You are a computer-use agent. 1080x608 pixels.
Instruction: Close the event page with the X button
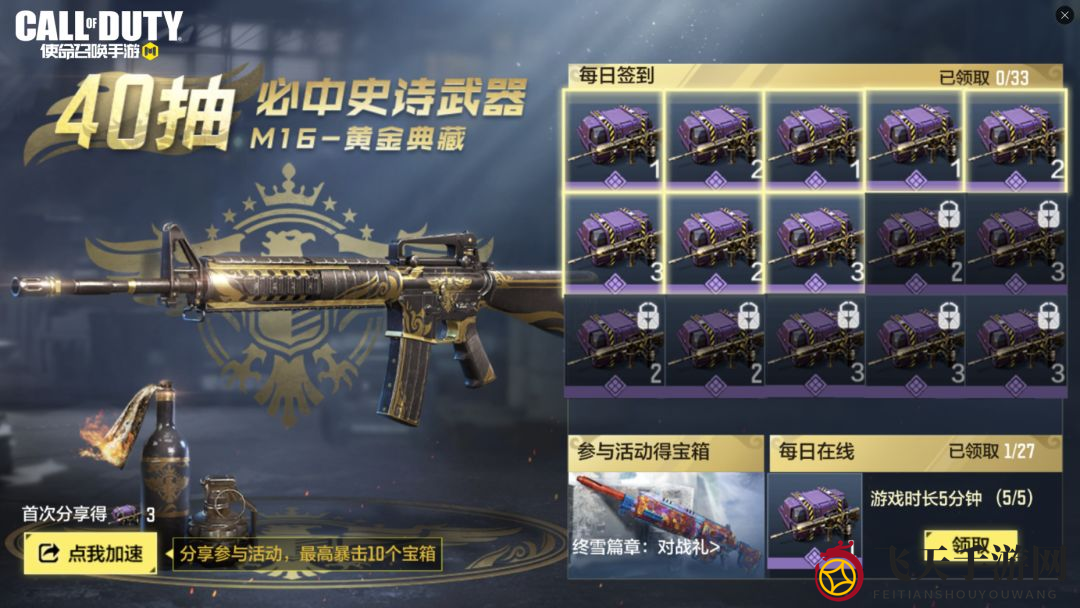pyautogui.click(x=1064, y=15)
